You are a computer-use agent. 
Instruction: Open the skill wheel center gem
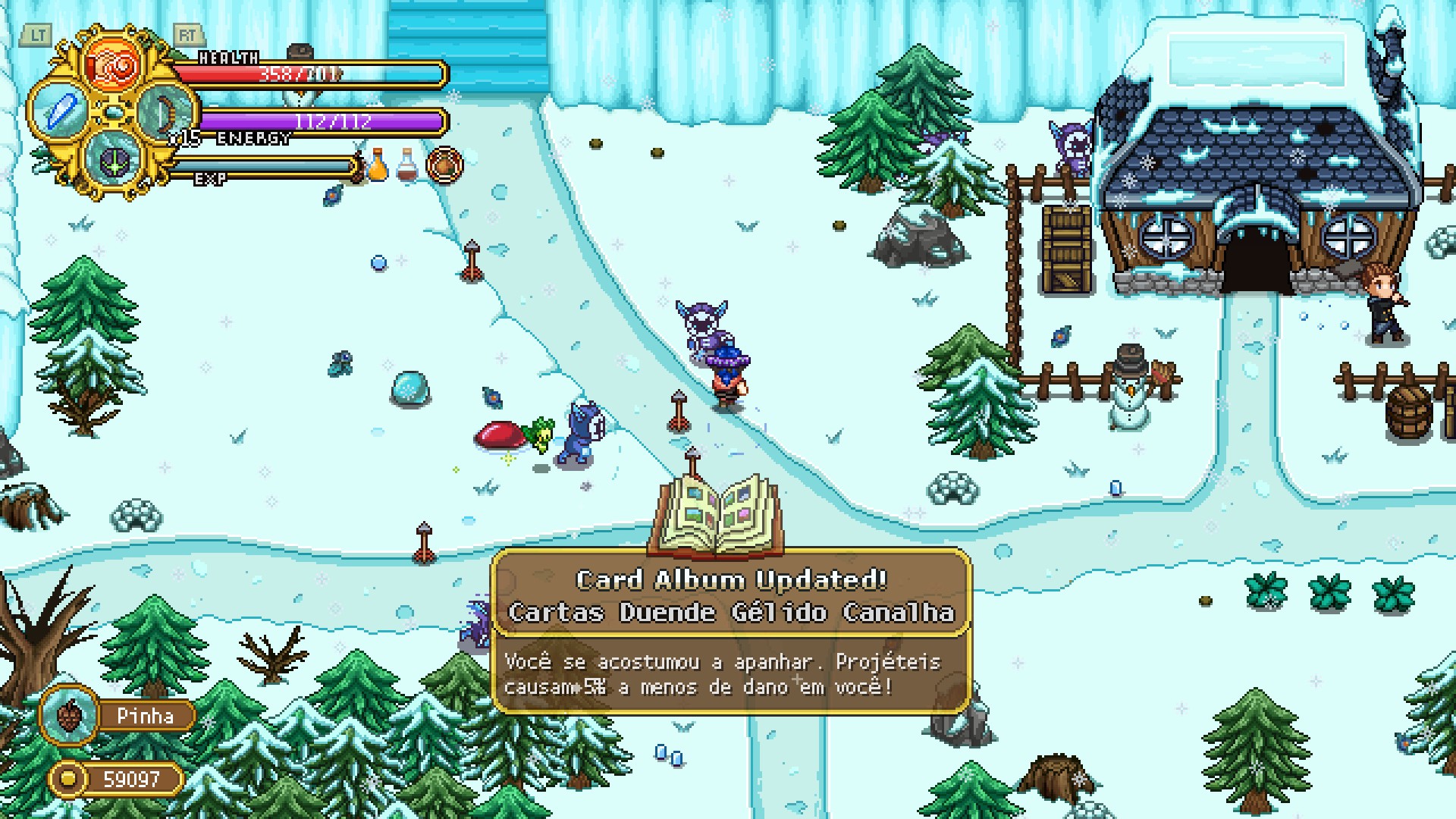(114, 114)
